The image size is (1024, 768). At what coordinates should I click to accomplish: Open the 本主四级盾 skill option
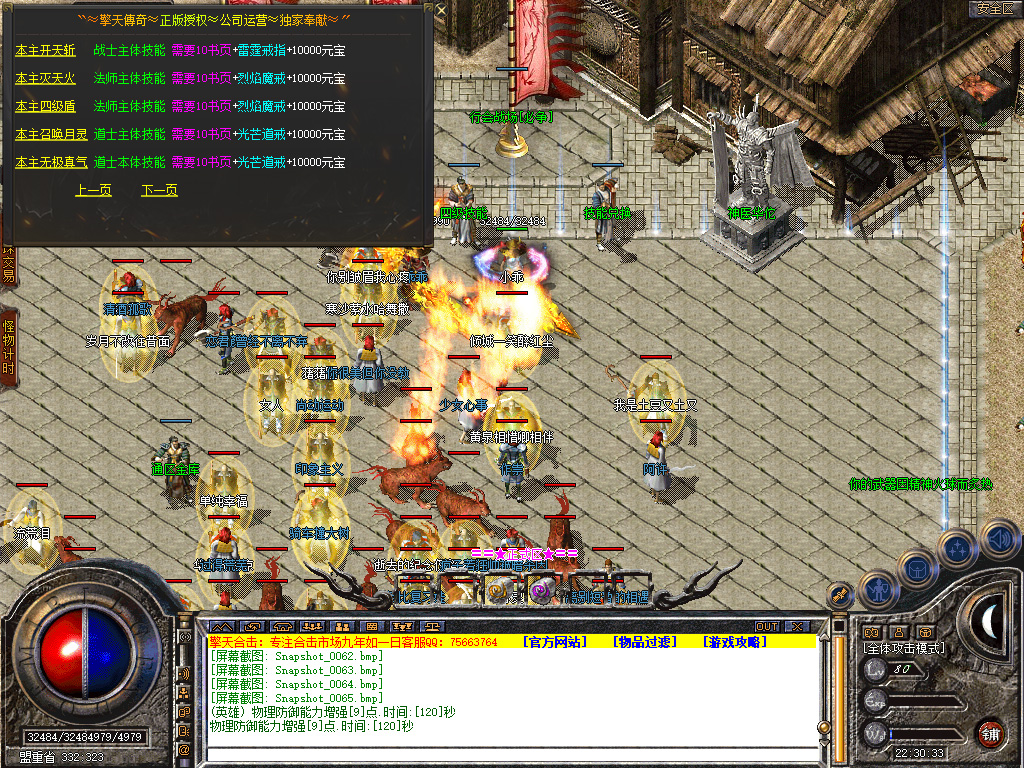point(45,106)
